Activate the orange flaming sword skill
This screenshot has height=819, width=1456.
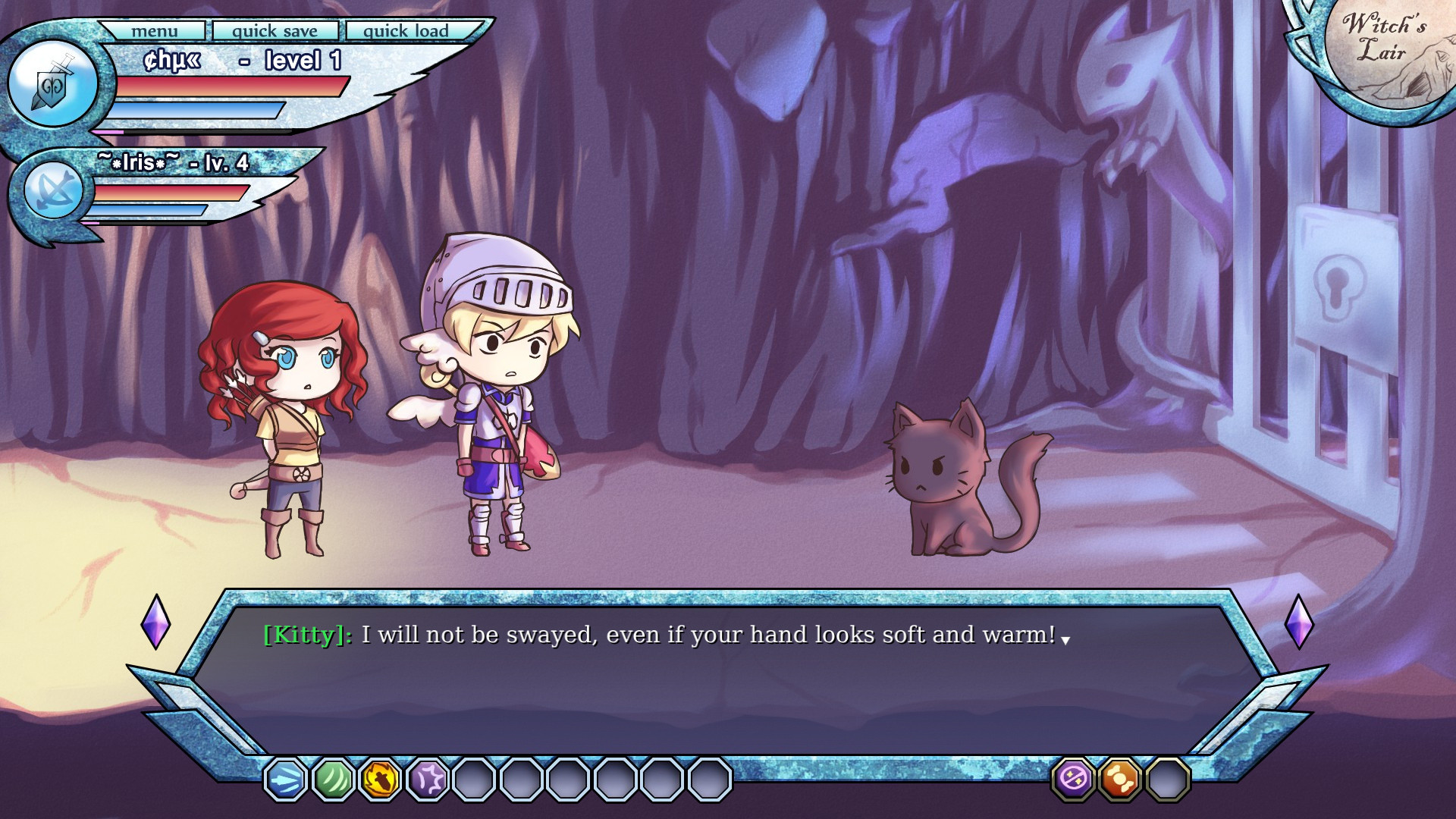[380, 779]
